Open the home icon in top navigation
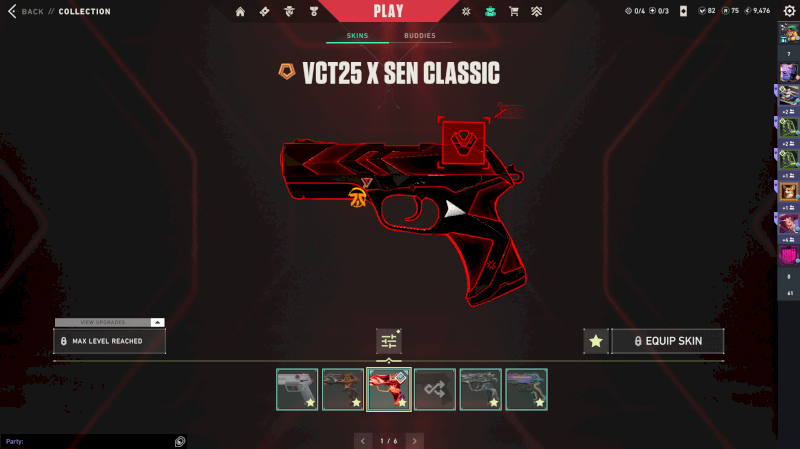Screen dimensions: 800x449 pos(240,12)
